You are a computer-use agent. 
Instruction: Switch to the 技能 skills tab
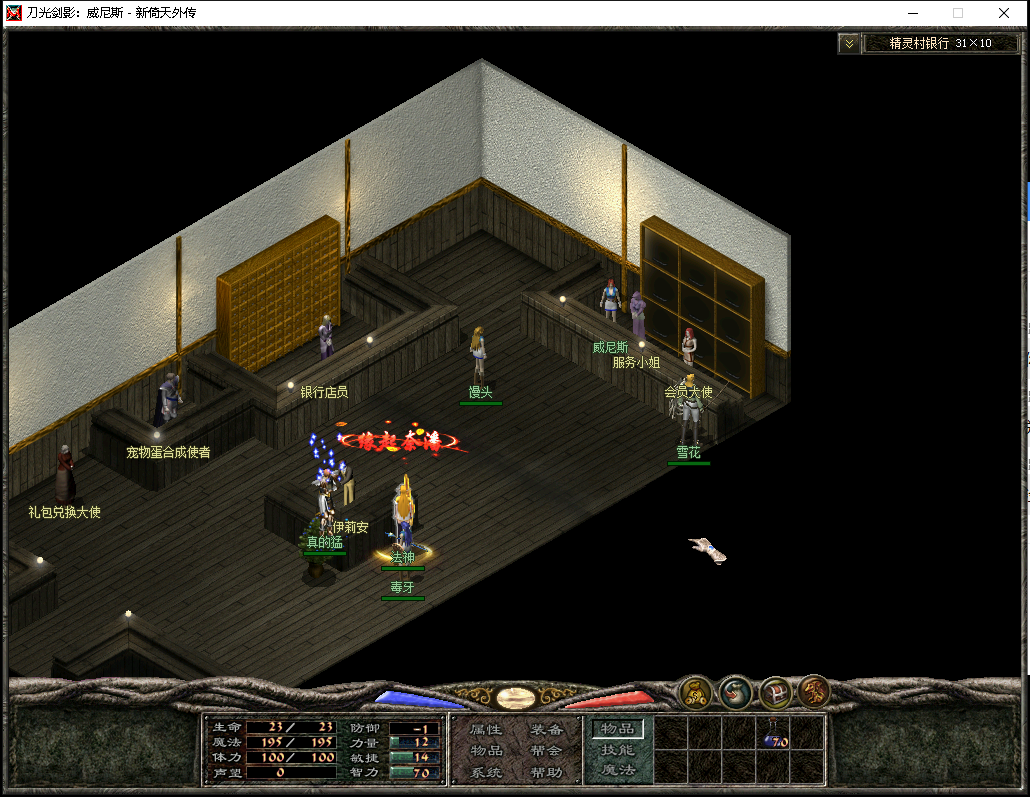click(x=617, y=750)
